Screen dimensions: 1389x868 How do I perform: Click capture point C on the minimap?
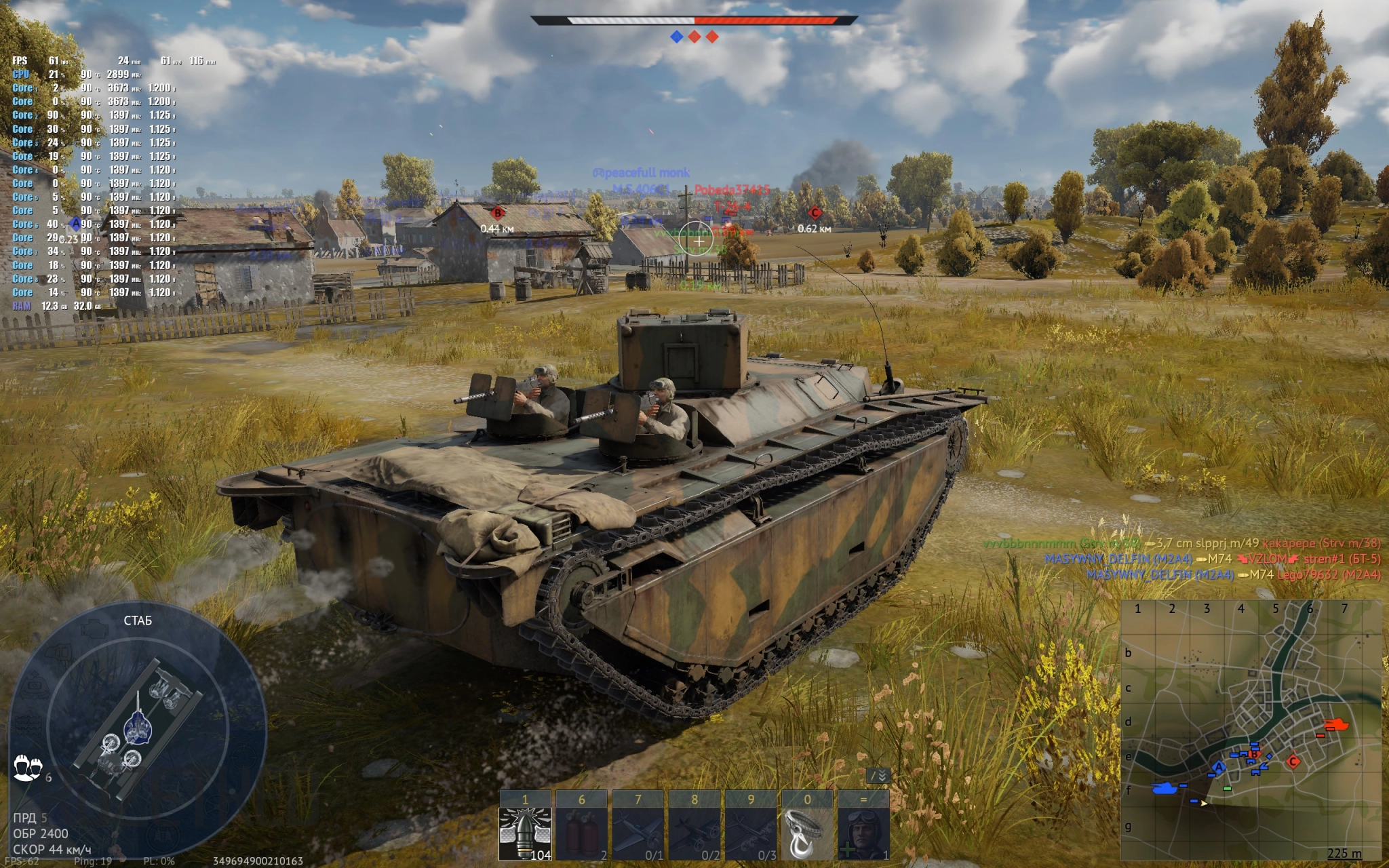pos(1293,761)
